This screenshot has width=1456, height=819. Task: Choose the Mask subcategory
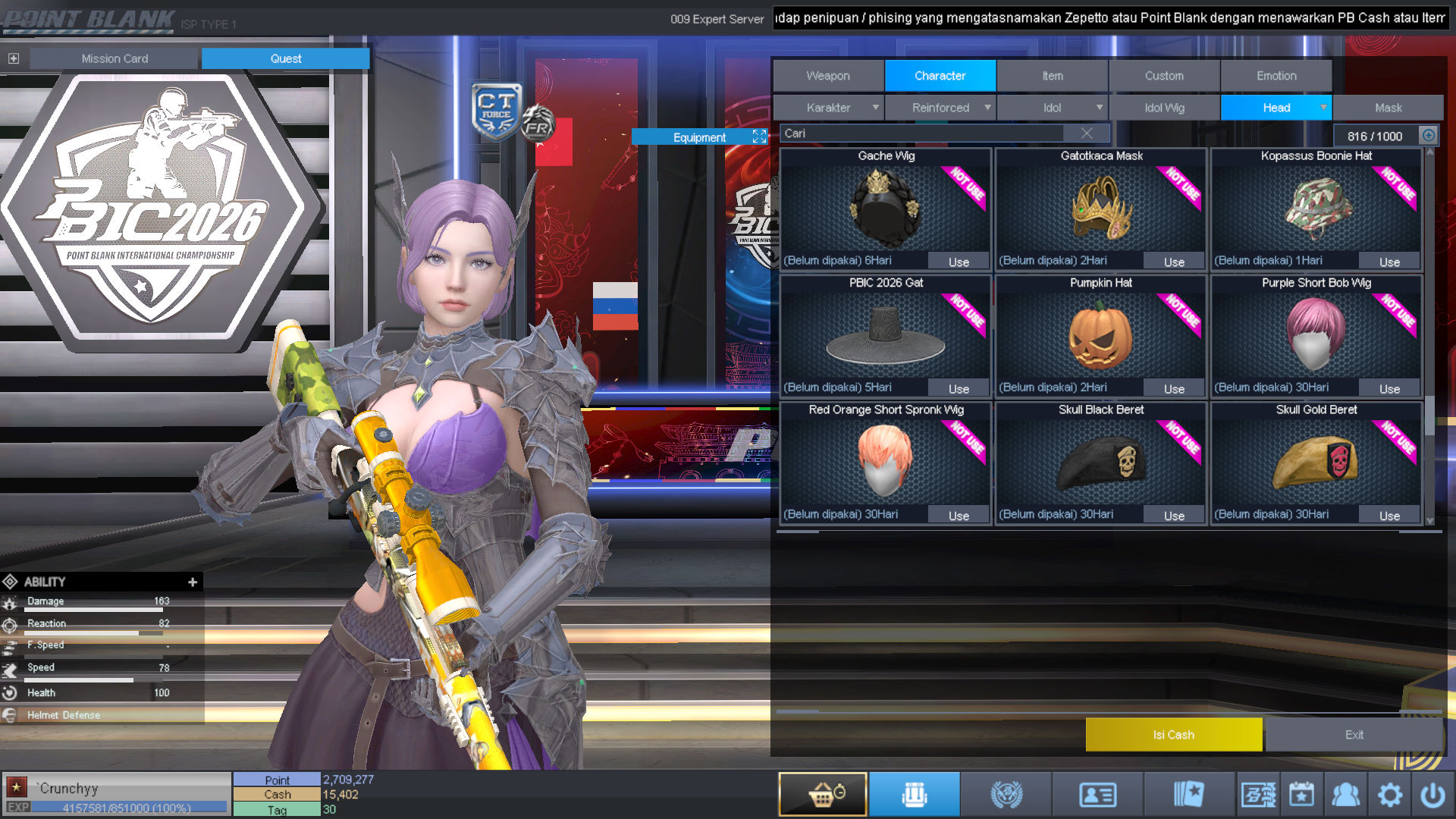[1388, 108]
